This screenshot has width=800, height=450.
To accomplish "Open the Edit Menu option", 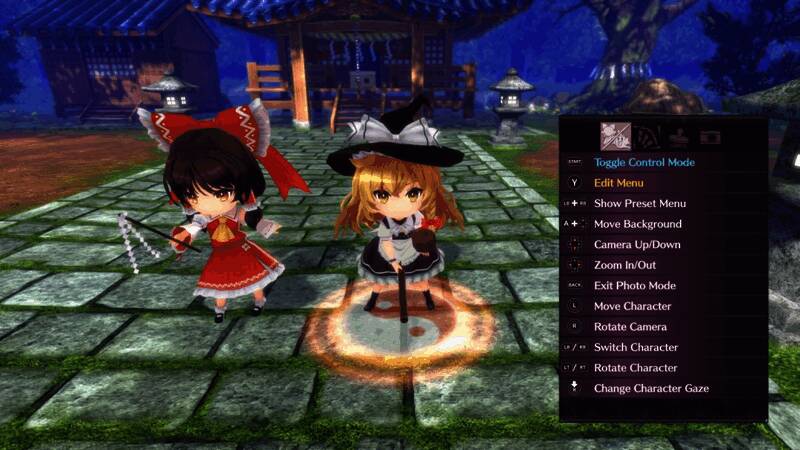I will 625,183.
